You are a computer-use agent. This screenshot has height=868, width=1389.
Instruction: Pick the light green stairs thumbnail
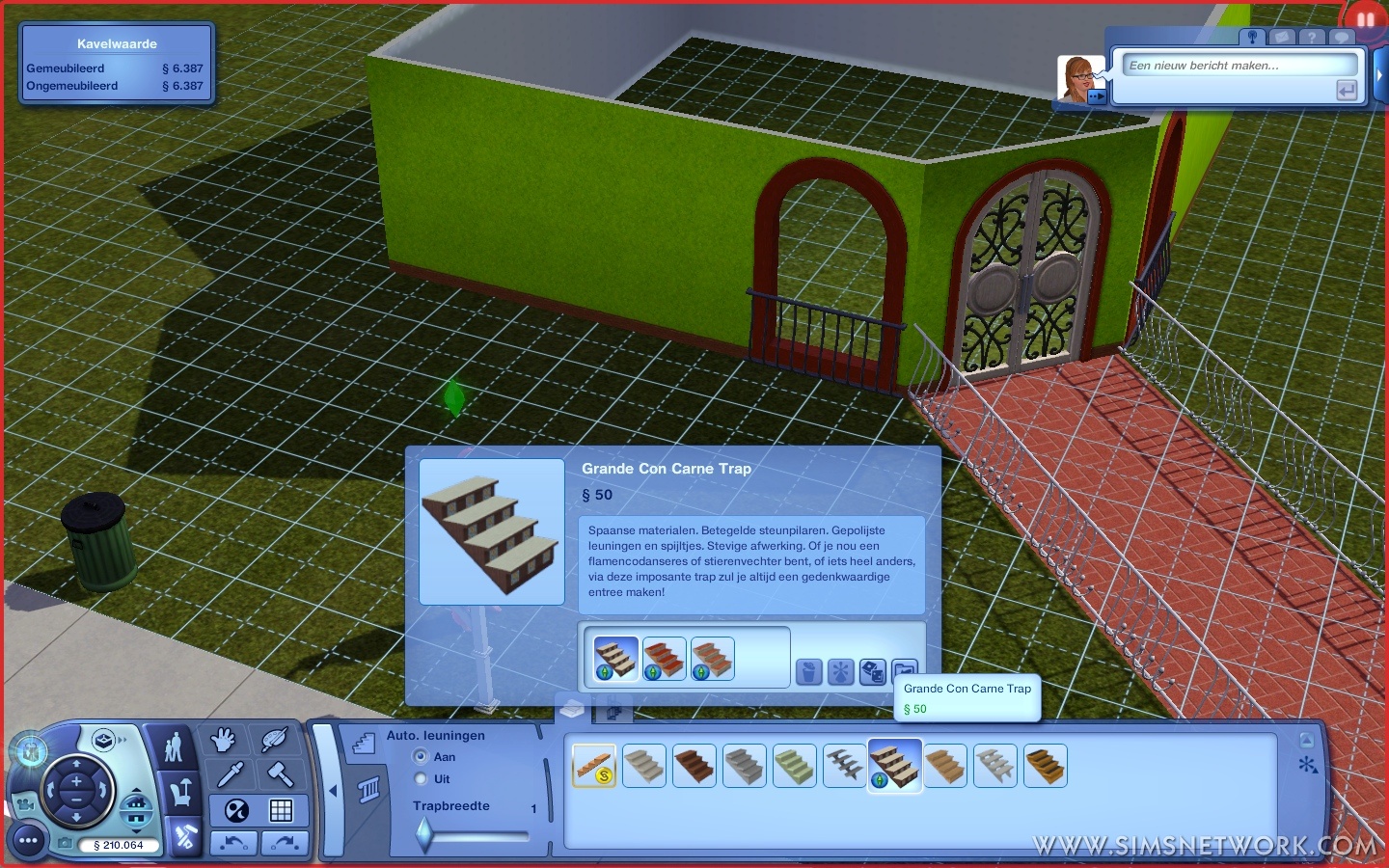click(795, 766)
